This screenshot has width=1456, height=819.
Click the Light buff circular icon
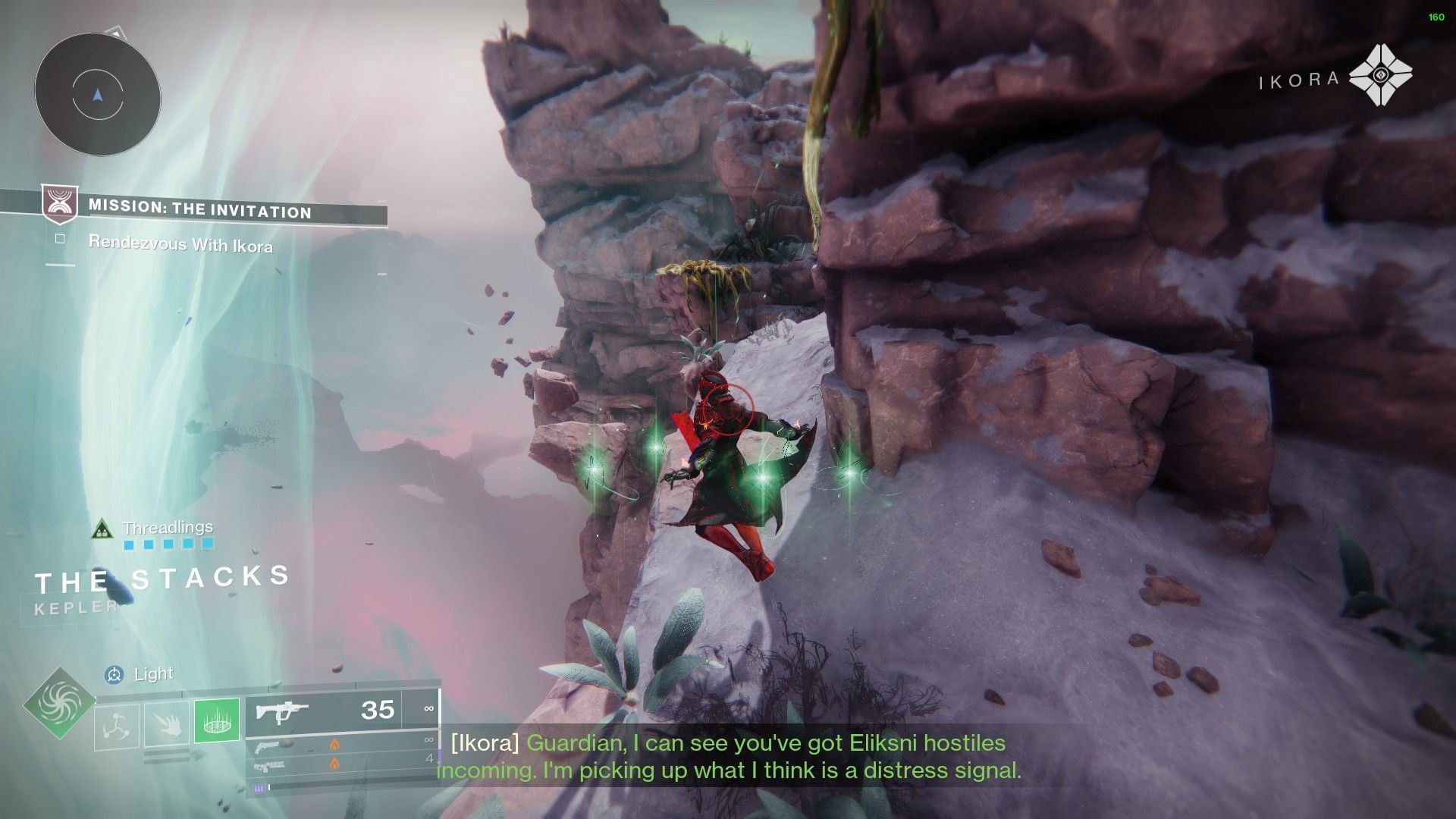coord(115,674)
